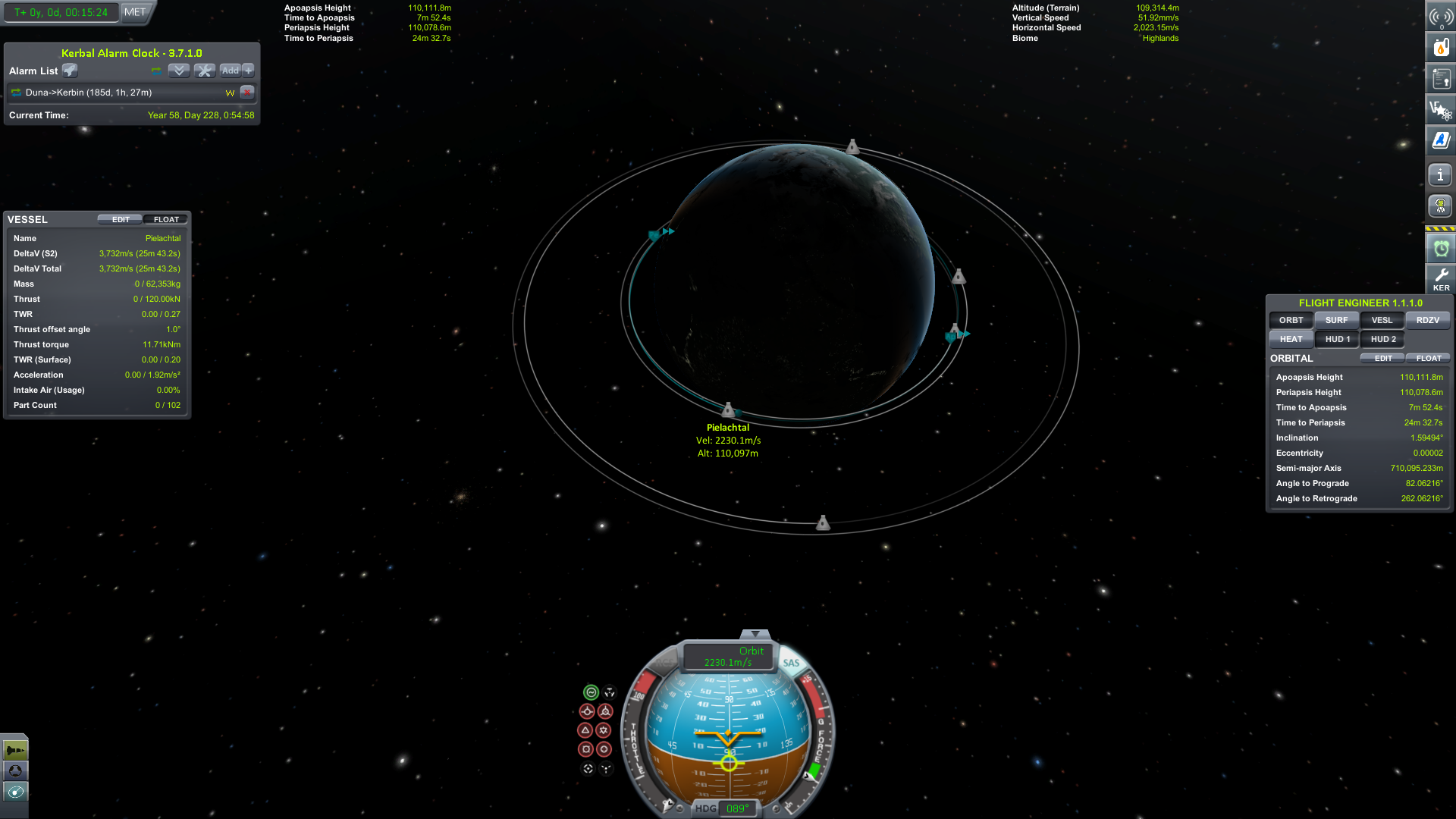Toggle the MET mission clock mode
1456x819 pixels.
[x=135, y=12]
